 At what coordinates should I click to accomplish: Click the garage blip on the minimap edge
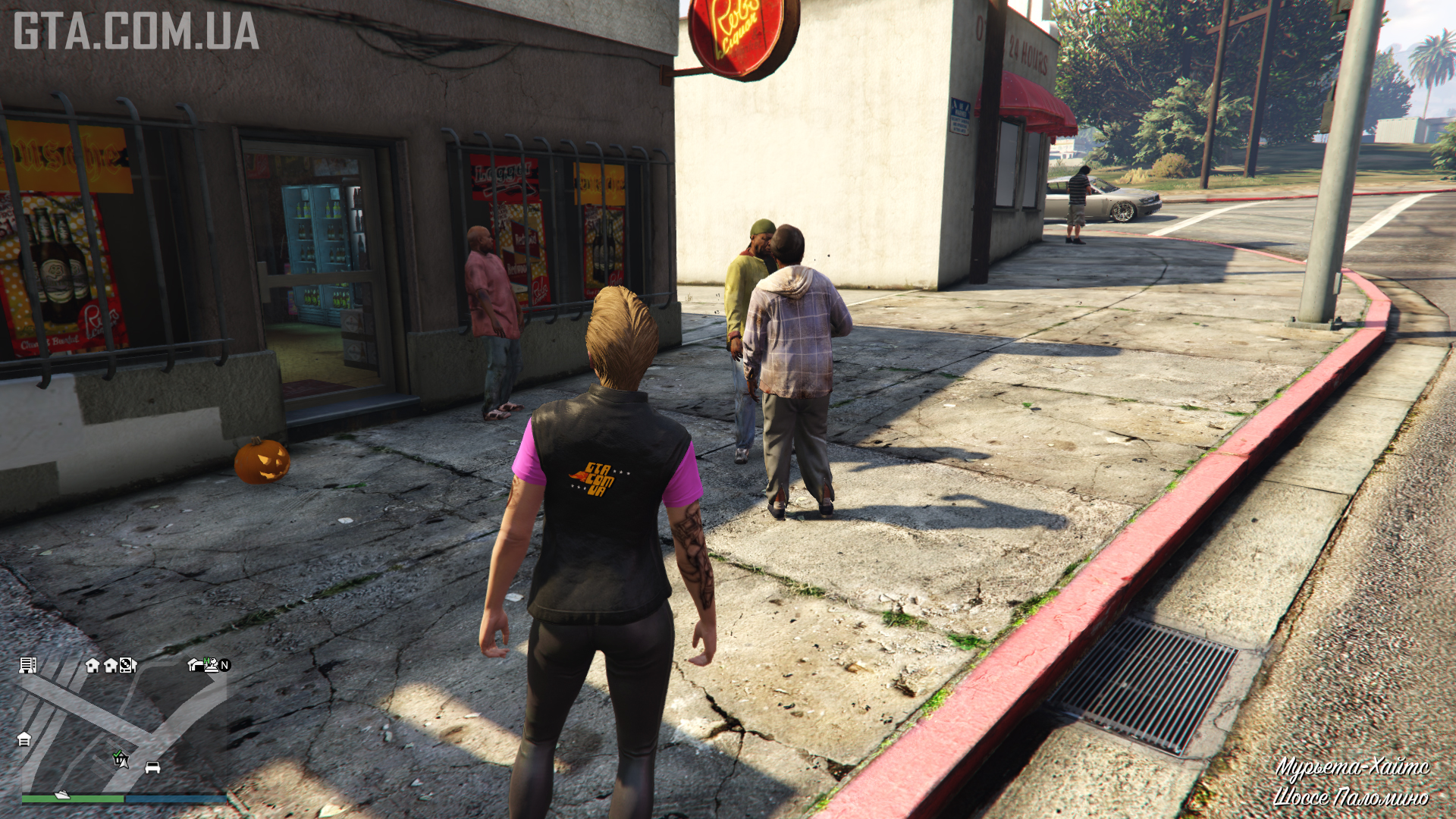[x=24, y=739]
